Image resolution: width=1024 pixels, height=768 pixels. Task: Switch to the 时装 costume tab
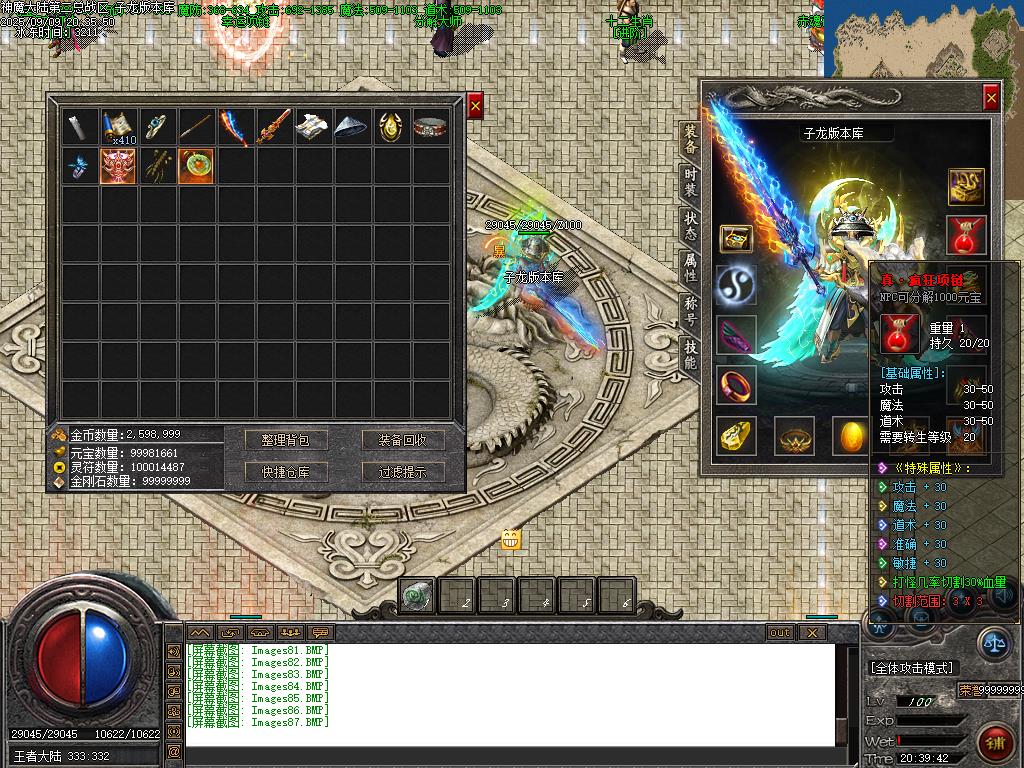point(690,183)
